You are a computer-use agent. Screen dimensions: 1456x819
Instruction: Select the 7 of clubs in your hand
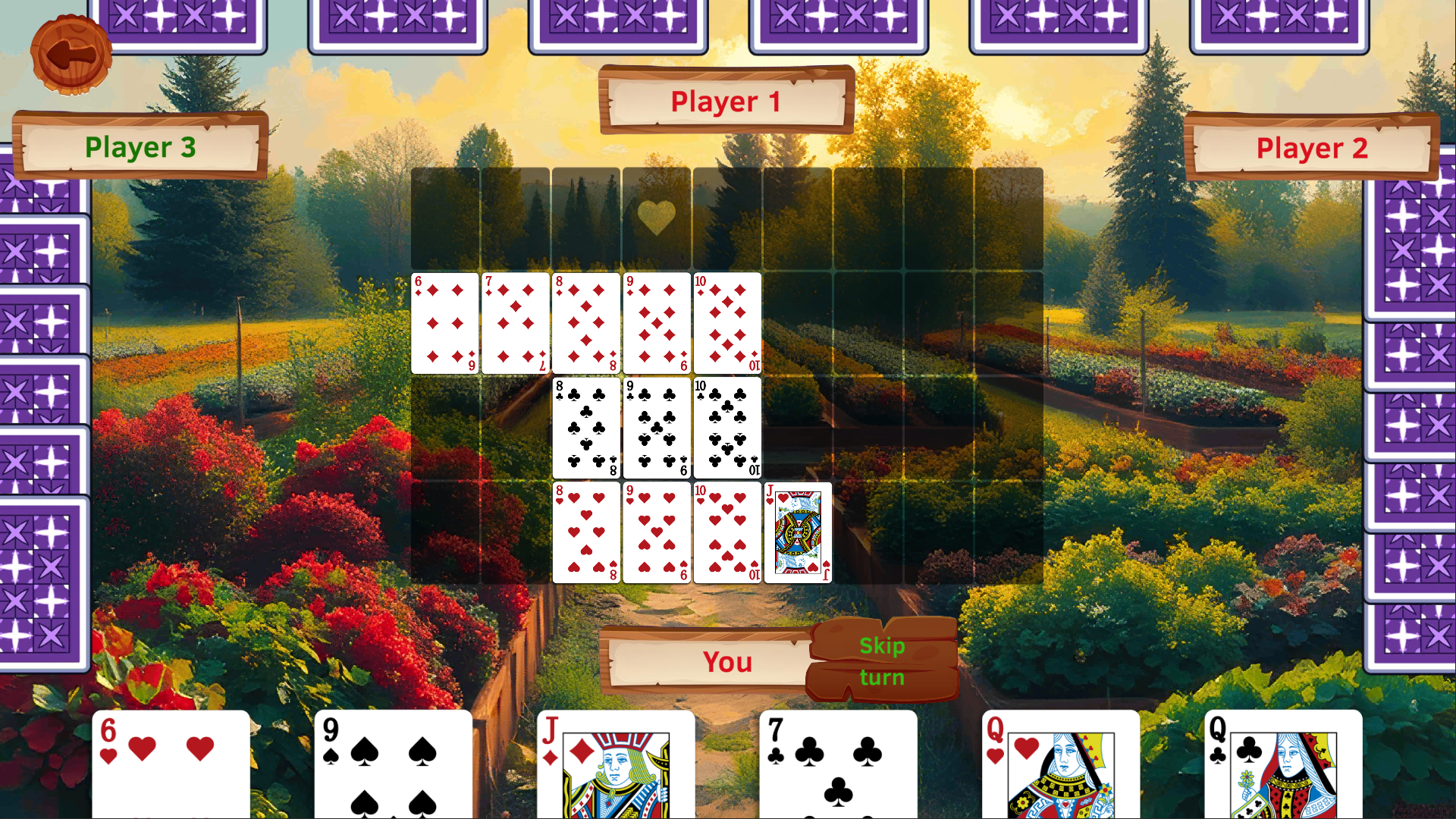[x=836, y=766]
